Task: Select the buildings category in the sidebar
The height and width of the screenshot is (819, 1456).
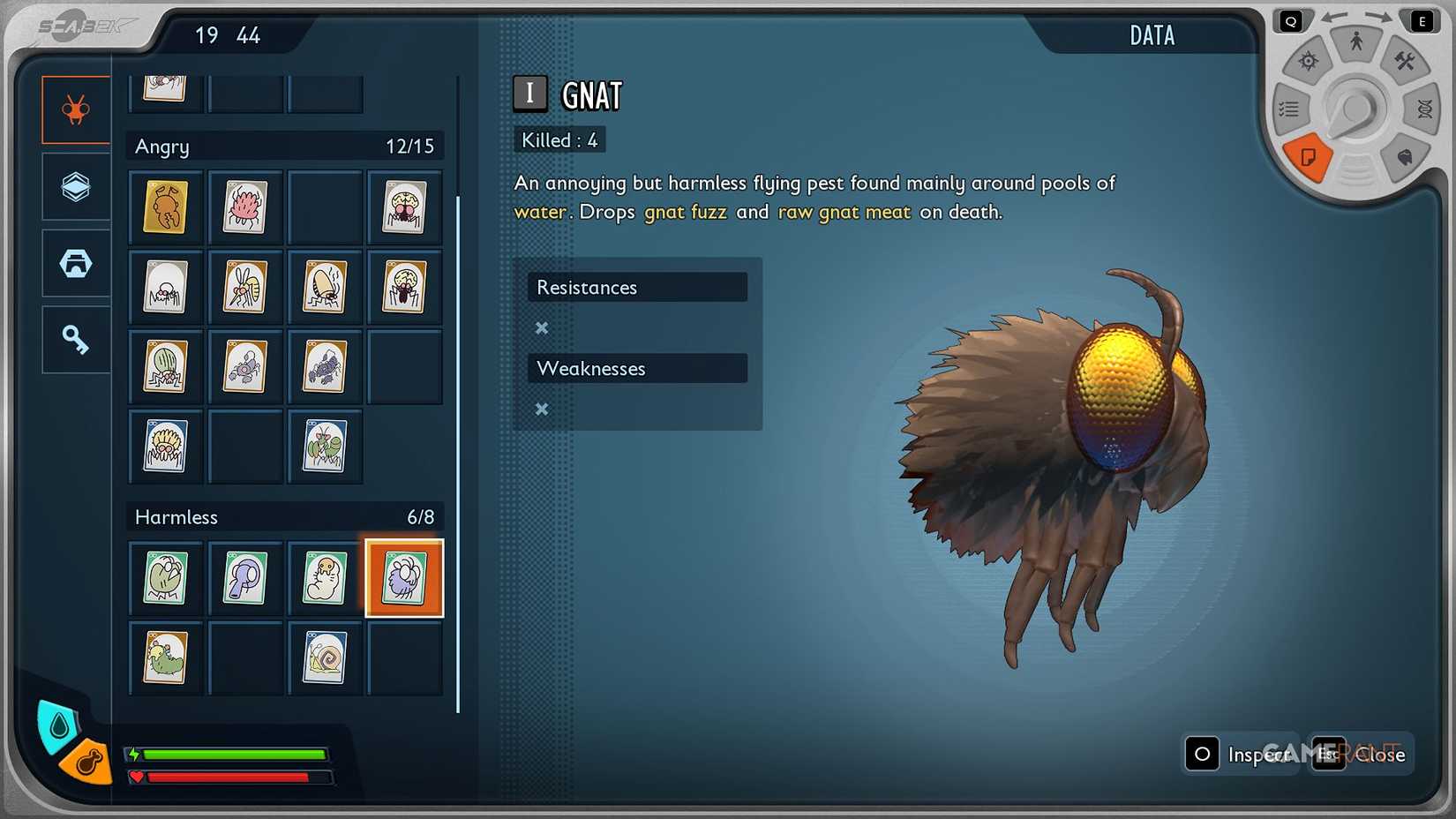Action: click(x=75, y=262)
